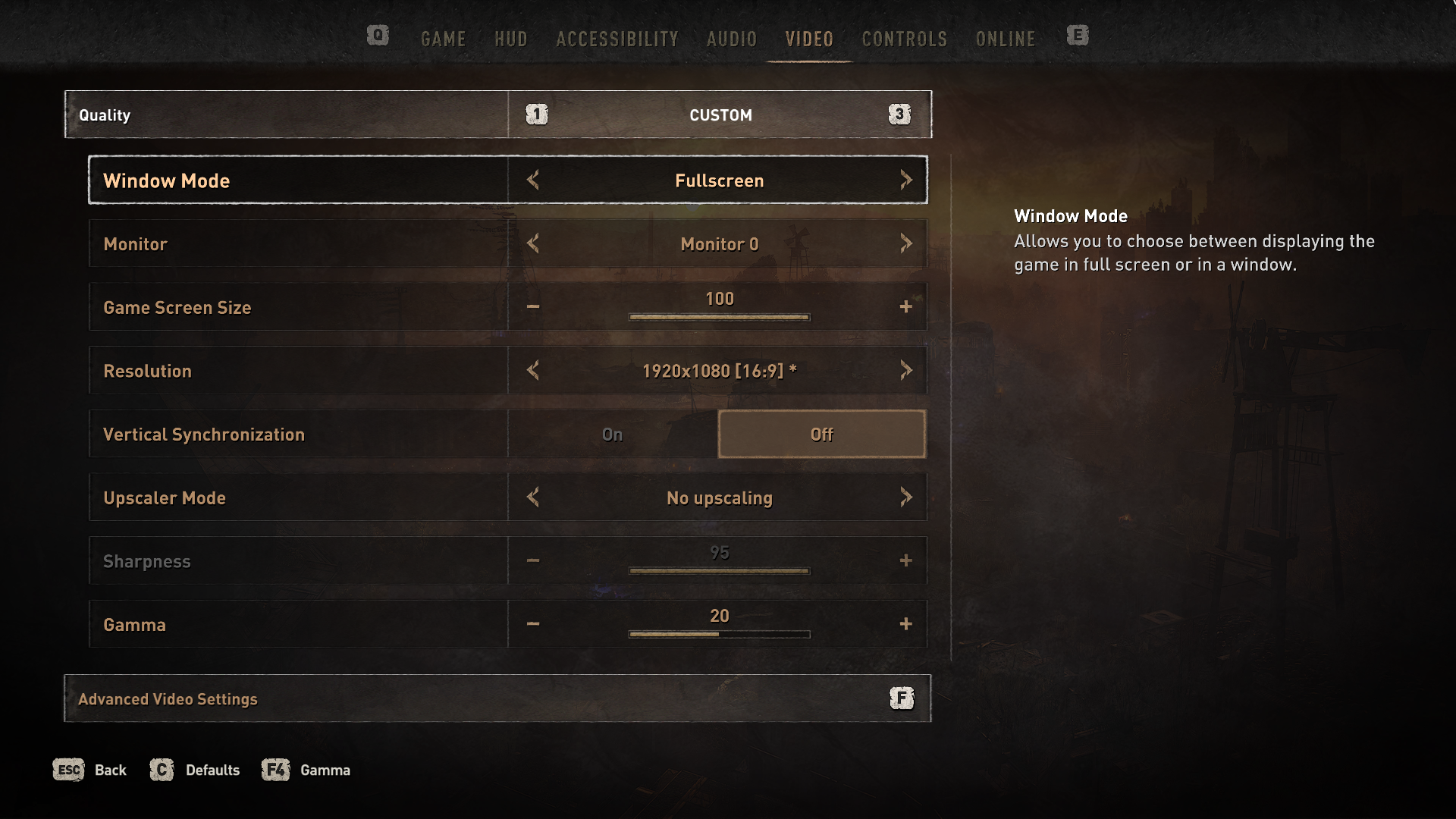Image resolution: width=1456 pixels, height=819 pixels.
Task: Go to the Accessibility tab
Action: point(617,39)
